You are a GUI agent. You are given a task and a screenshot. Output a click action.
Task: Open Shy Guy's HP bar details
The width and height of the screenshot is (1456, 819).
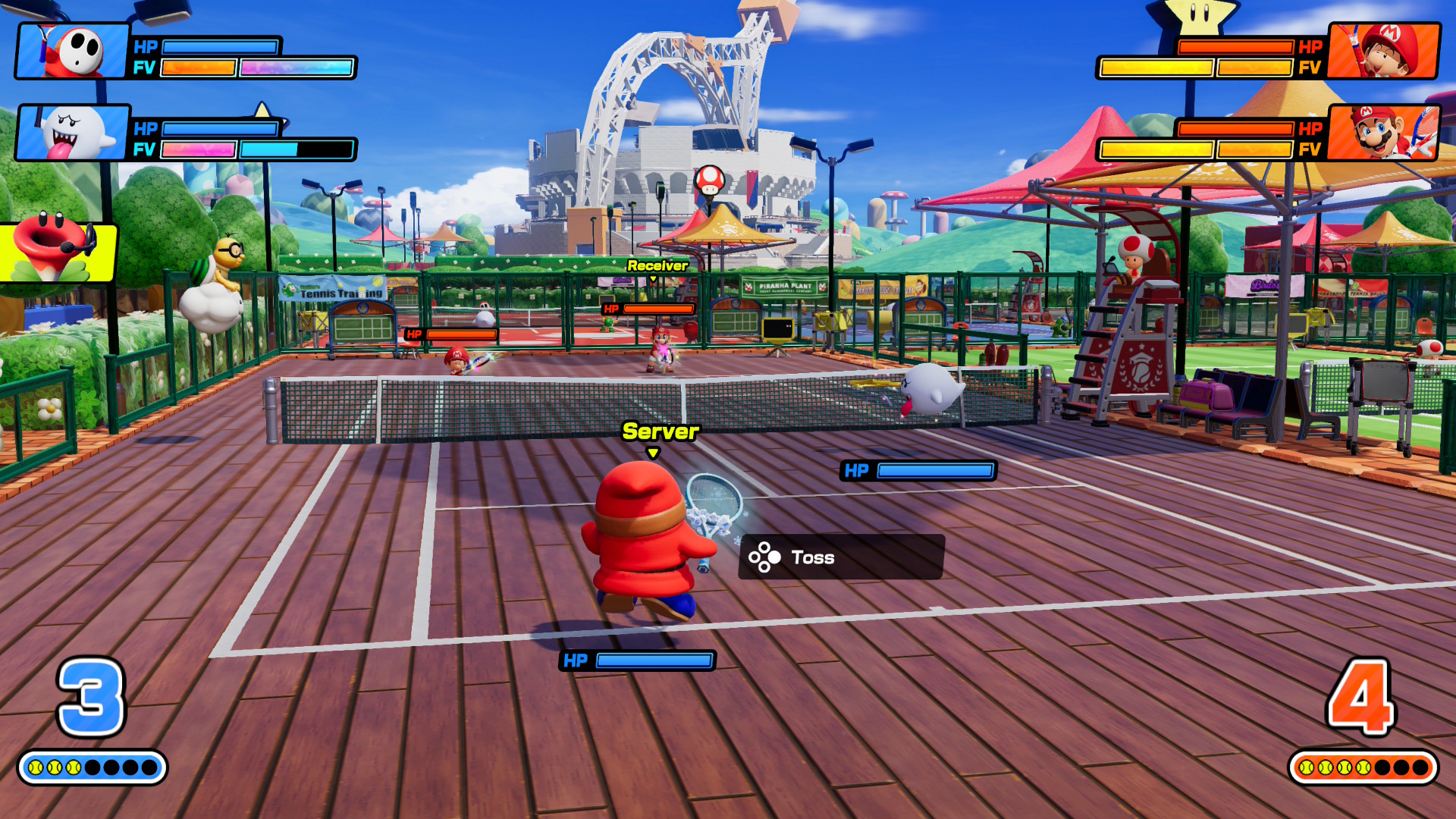(x=220, y=47)
